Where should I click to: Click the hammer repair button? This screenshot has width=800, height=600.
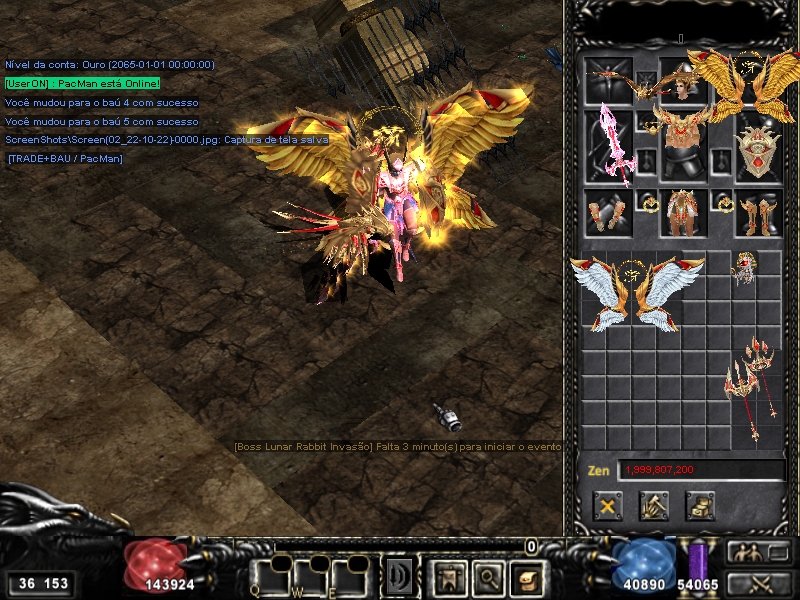point(654,506)
